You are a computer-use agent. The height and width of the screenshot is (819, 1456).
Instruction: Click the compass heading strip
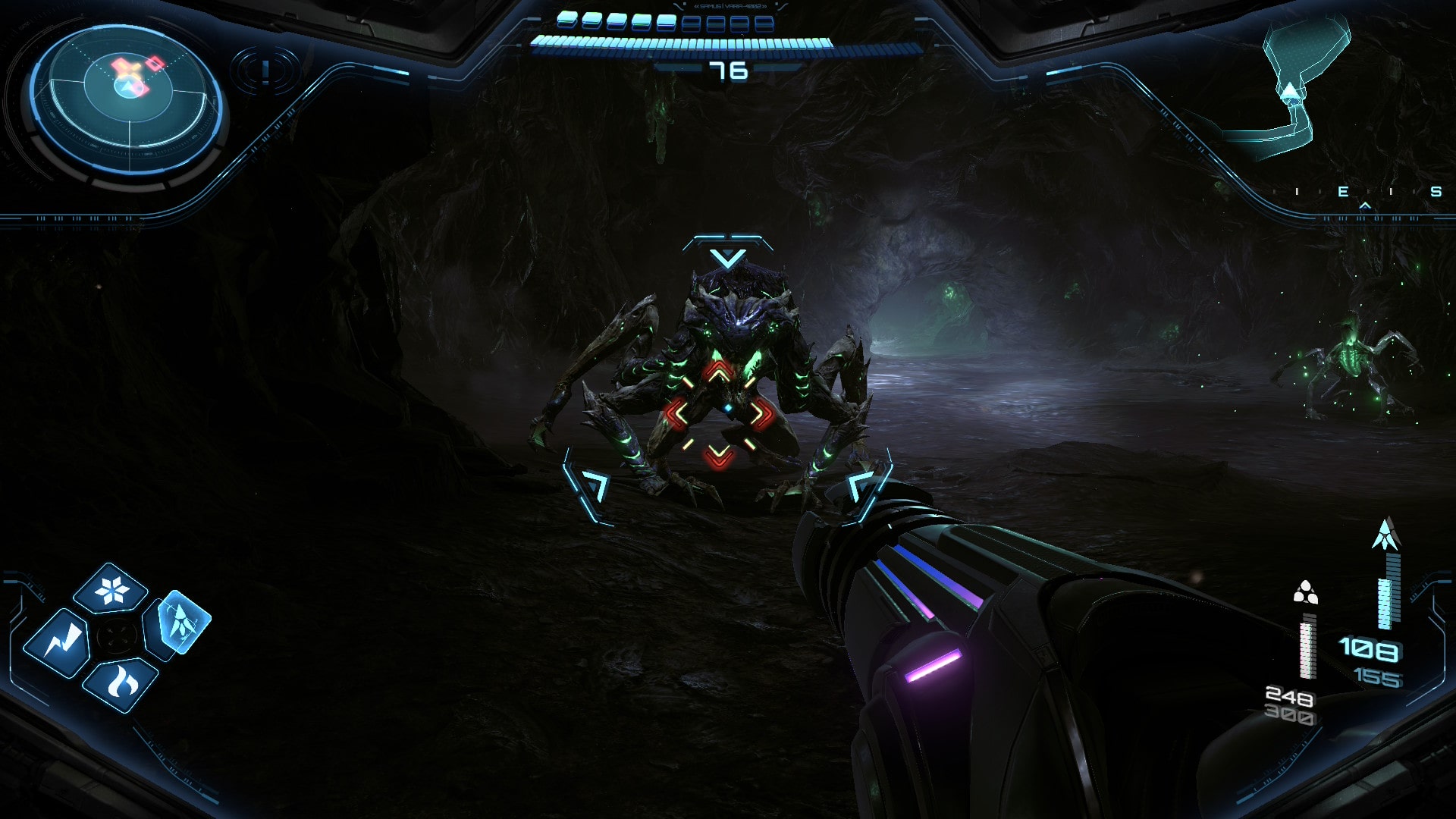point(1365,193)
